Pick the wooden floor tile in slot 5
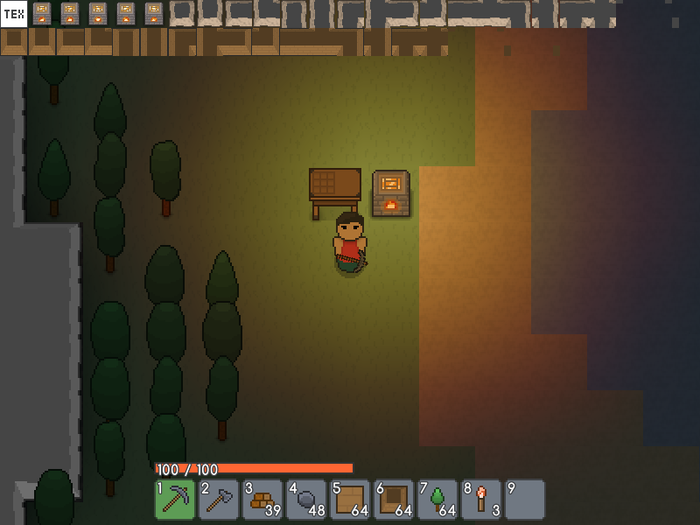Image resolution: width=700 pixels, height=525 pixels. (350, 499)
